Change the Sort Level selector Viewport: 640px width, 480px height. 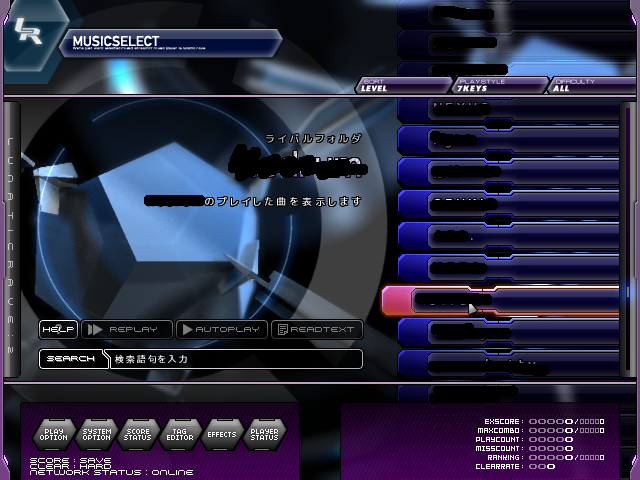(x=402, y=85)
